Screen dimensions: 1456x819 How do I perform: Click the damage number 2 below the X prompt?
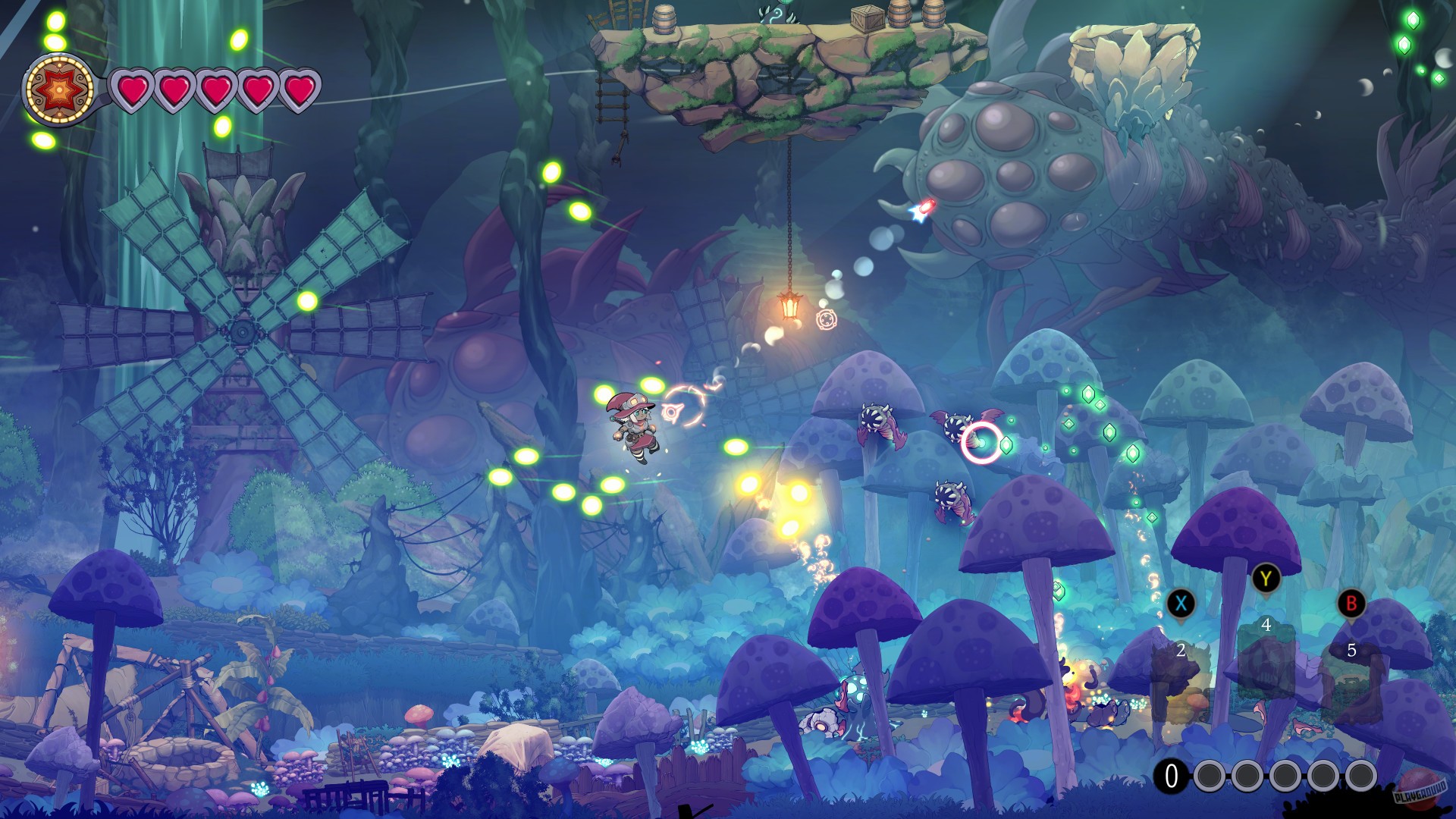1181,650
